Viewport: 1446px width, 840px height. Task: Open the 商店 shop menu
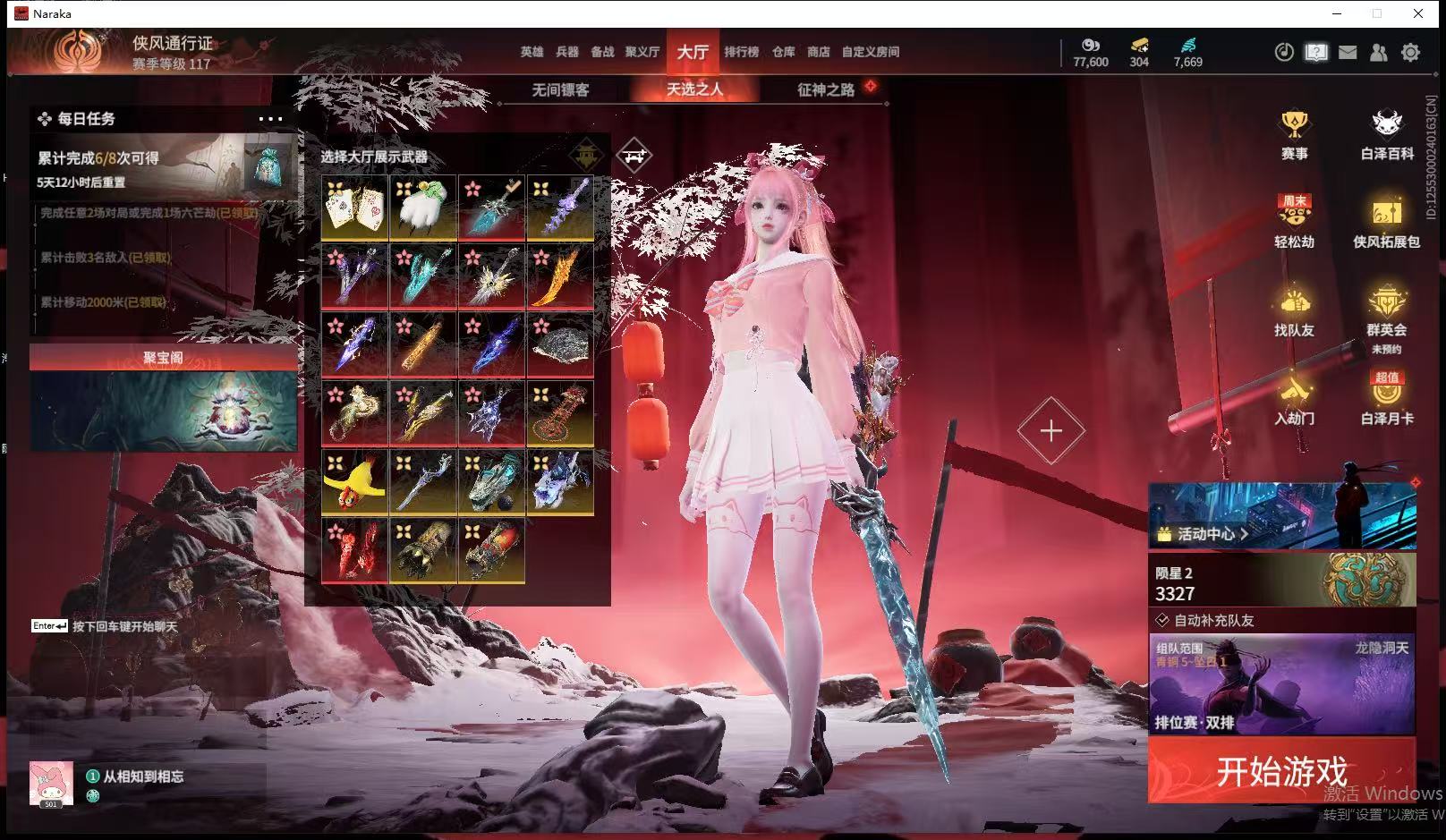click(818, 52)
